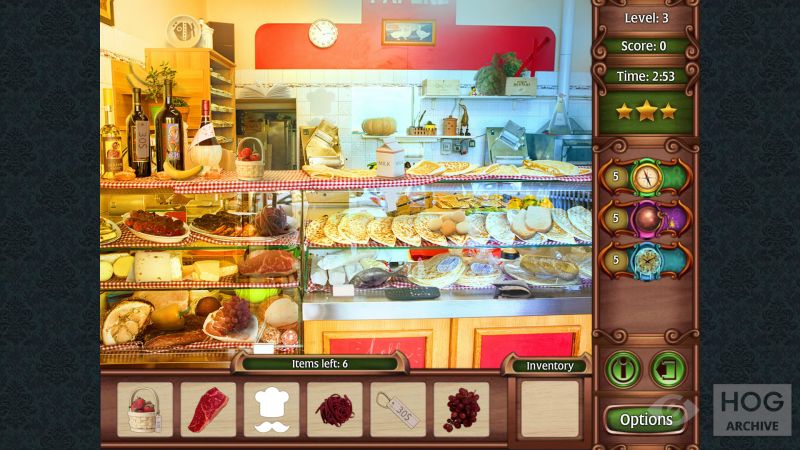Select the raw steak target item

208,410
